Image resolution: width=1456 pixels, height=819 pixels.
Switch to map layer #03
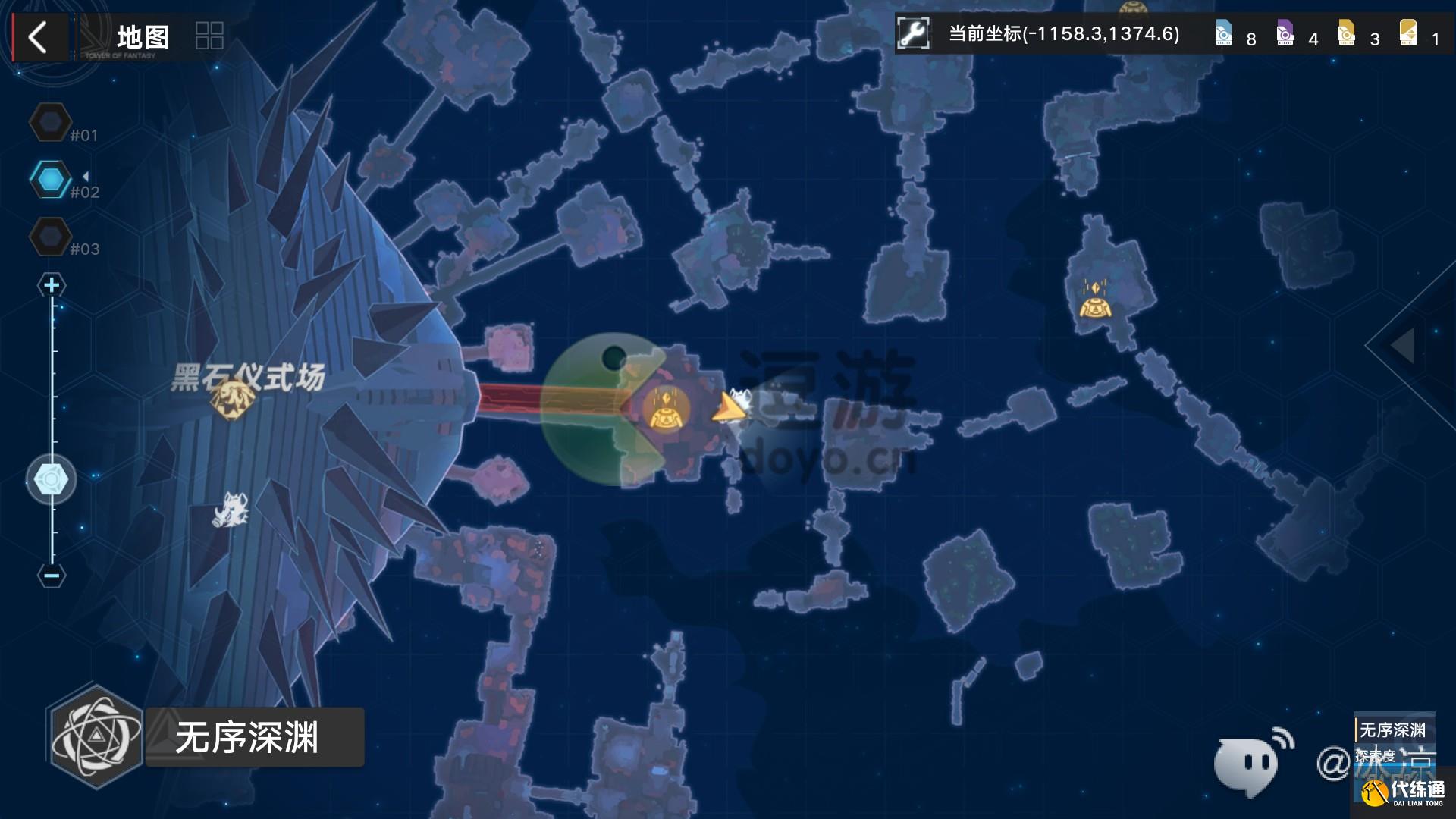[50, 237]
